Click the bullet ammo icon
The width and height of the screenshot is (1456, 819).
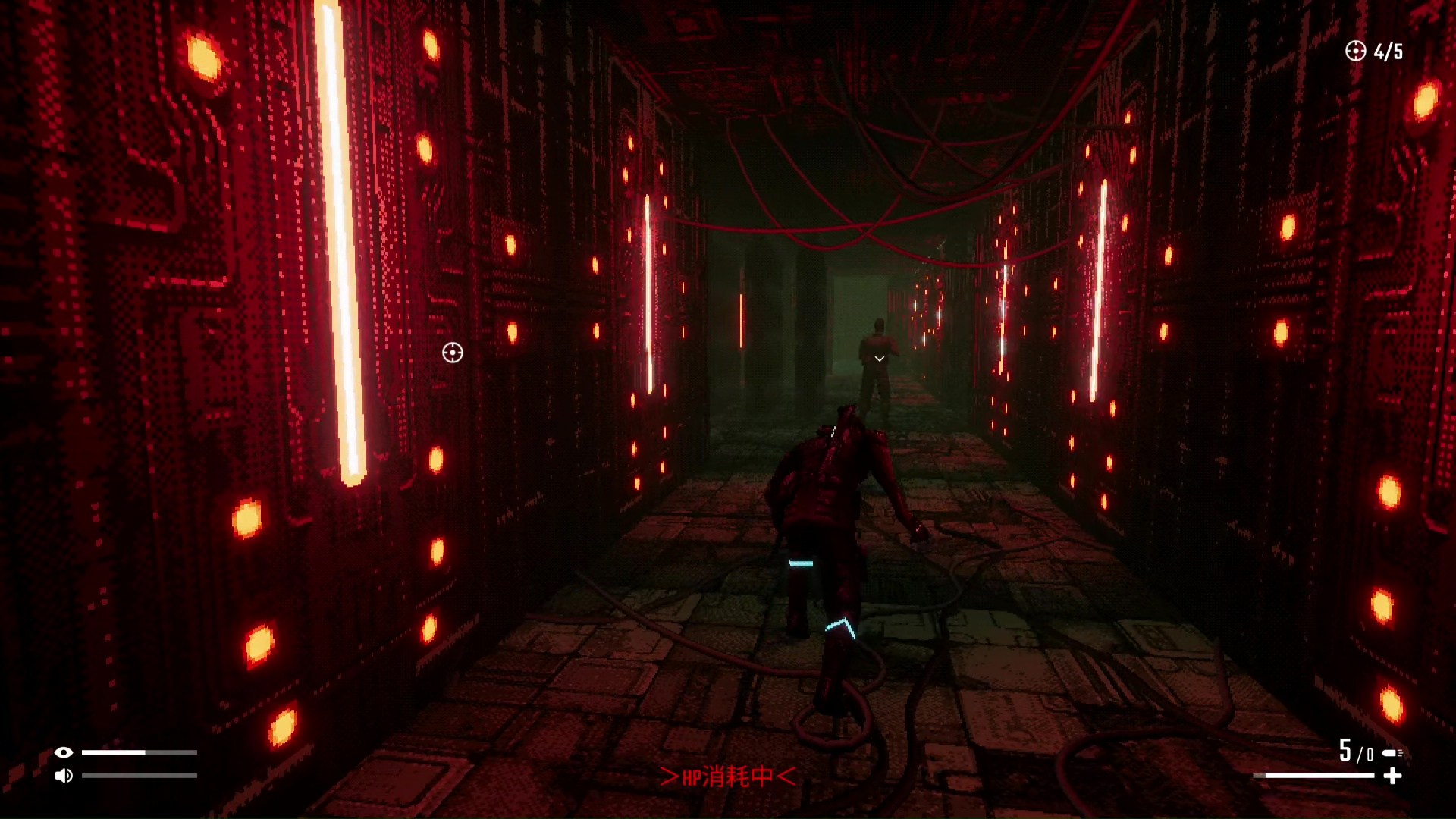pyautogui.click(x=1392, y=753)
